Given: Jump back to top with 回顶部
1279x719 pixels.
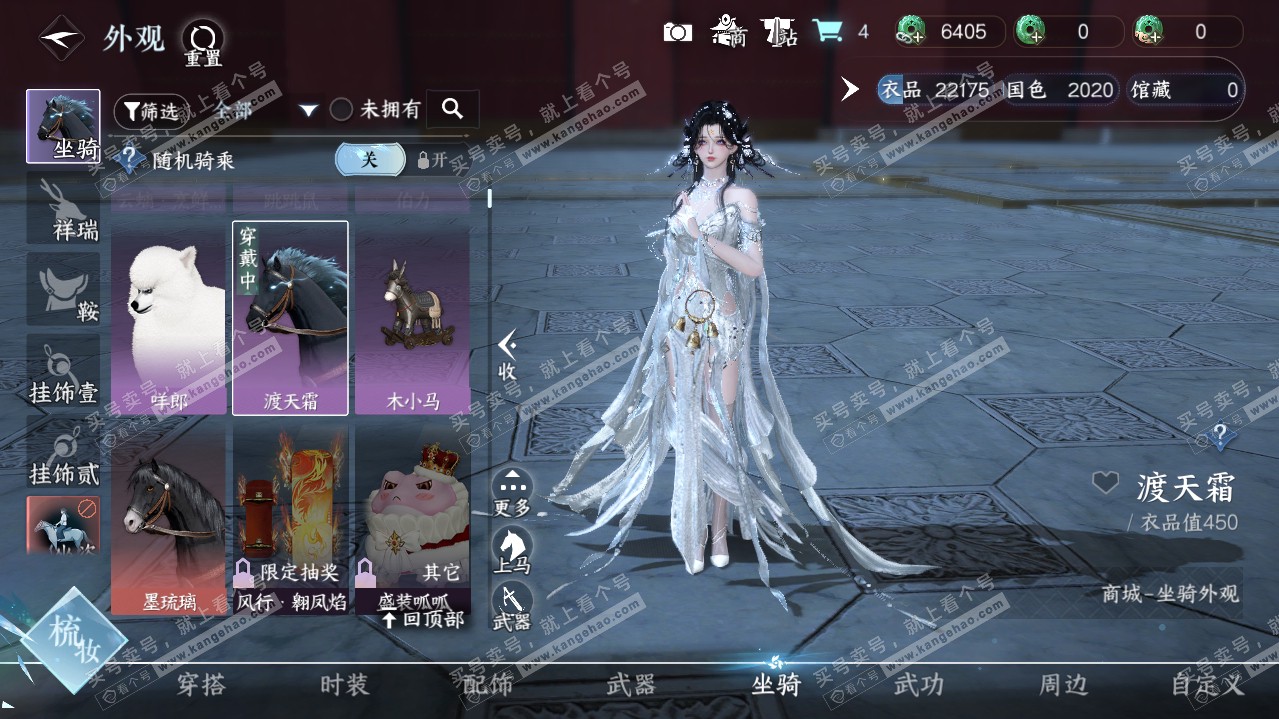Looking at the screenshot, I should point(423,619).
